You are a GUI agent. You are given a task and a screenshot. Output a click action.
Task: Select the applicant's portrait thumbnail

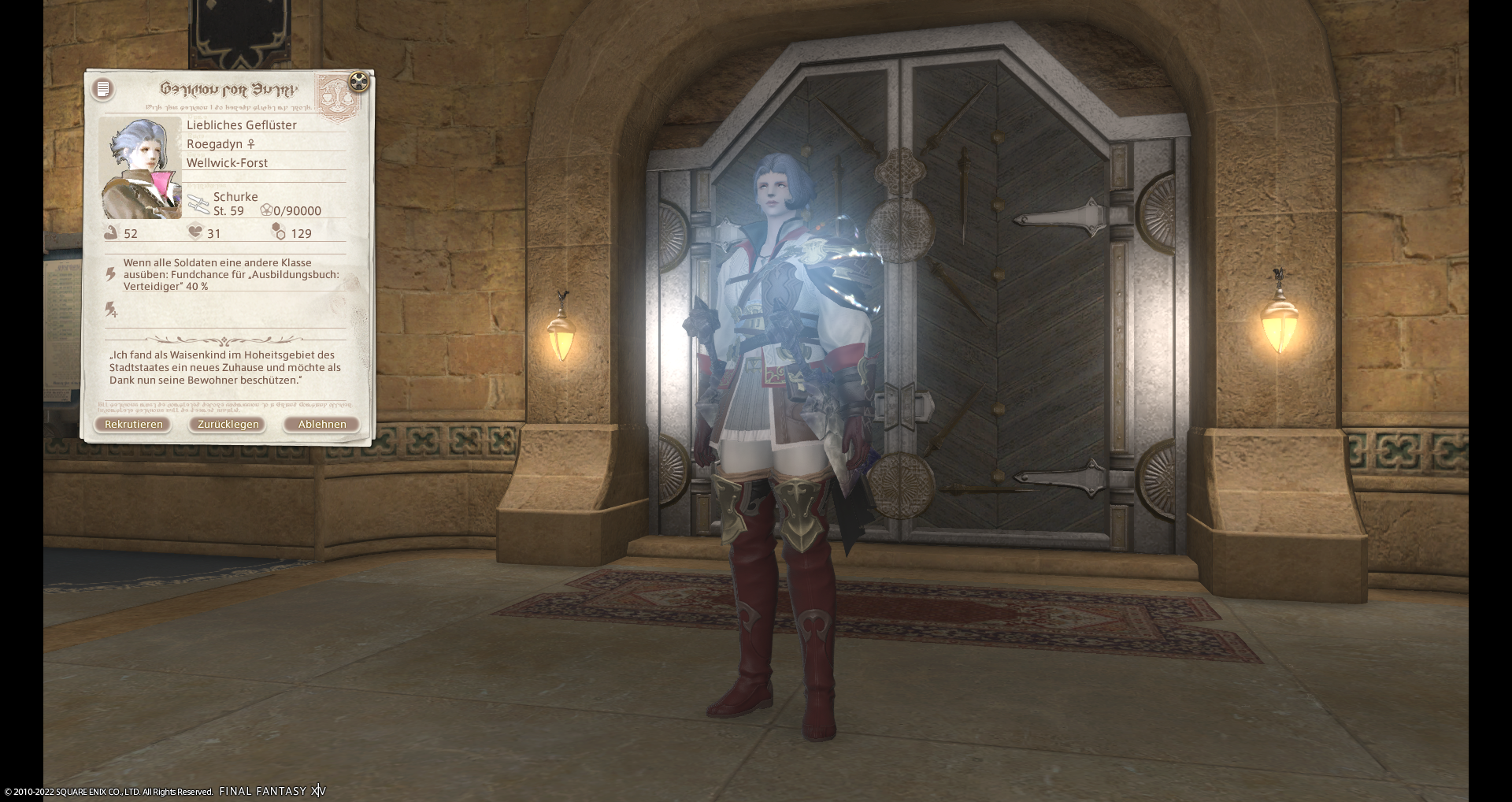pos(142,169)
